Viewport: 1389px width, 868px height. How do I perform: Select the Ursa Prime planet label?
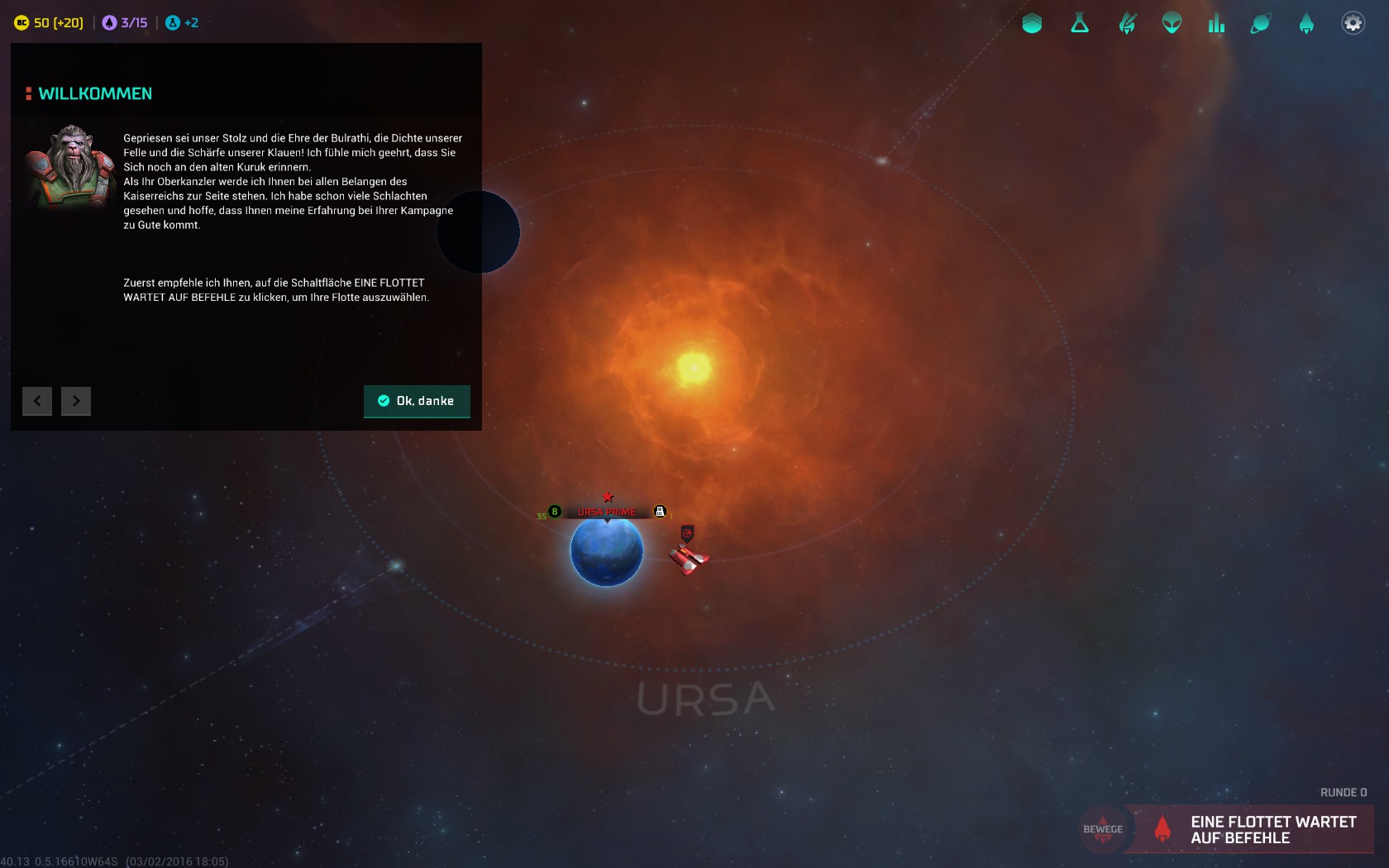(x=607, y=512)
